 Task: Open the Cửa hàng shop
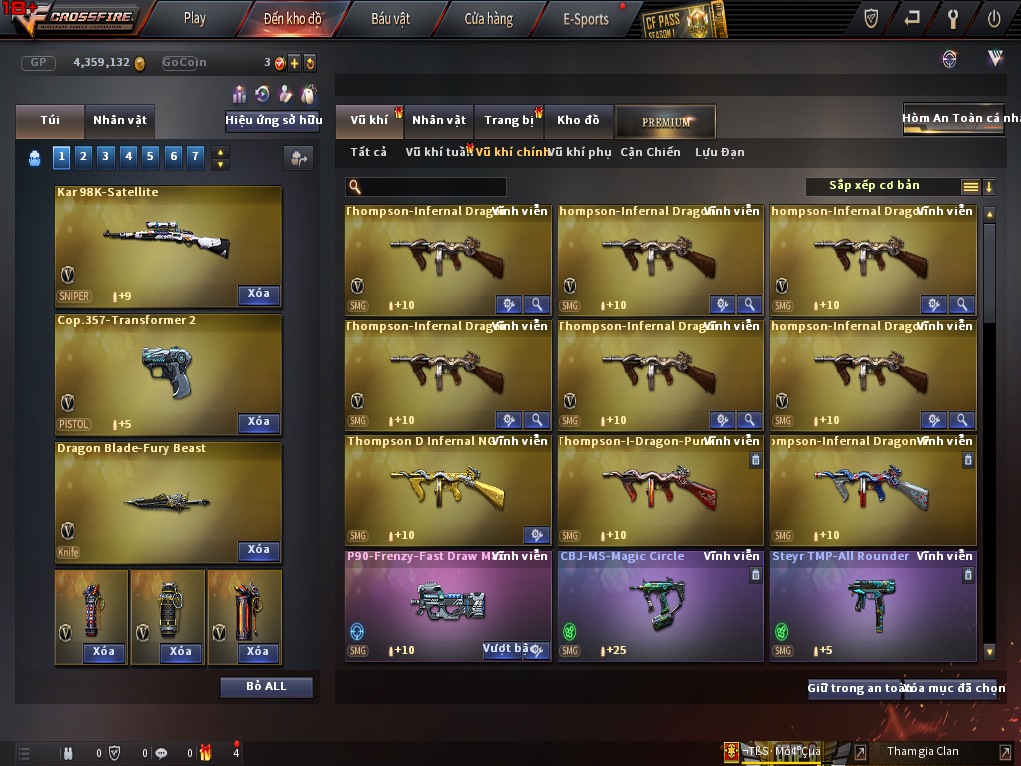click(x=488, y=18)
